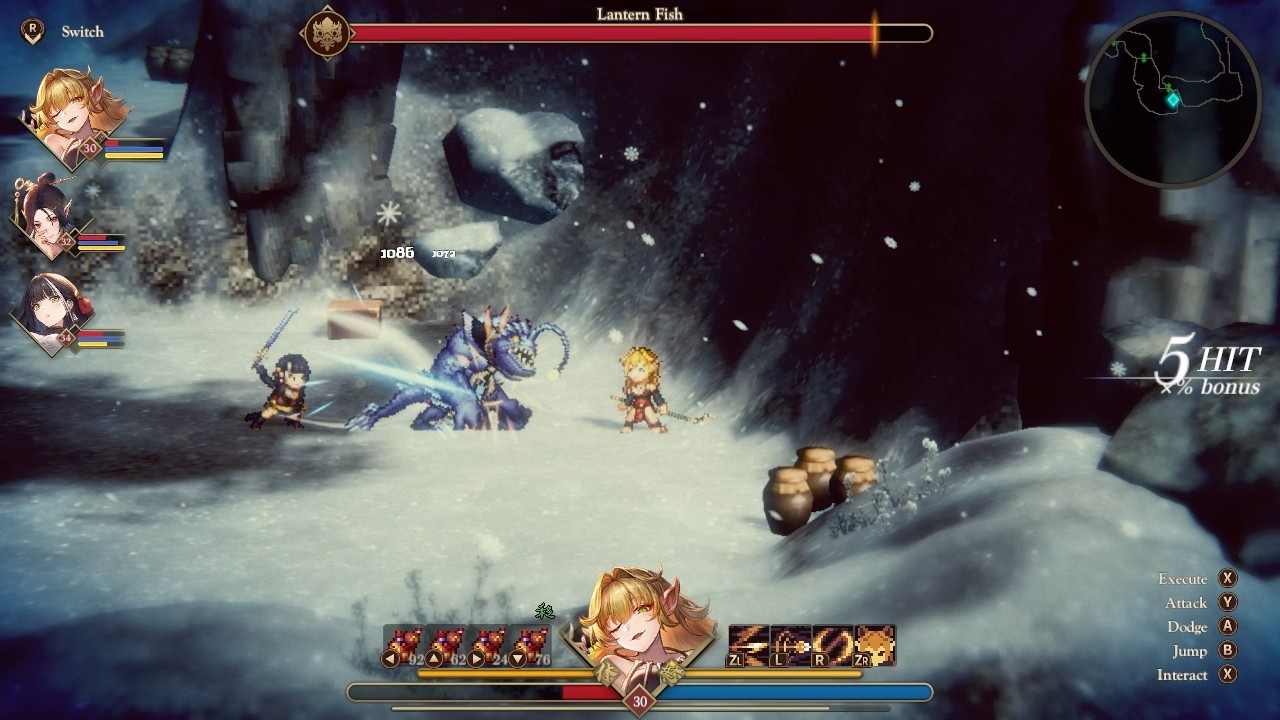Click the Lantern Fish boss name banner
Screen dimensions: 1280x720
pyautogui.click(x=640, y=15)
